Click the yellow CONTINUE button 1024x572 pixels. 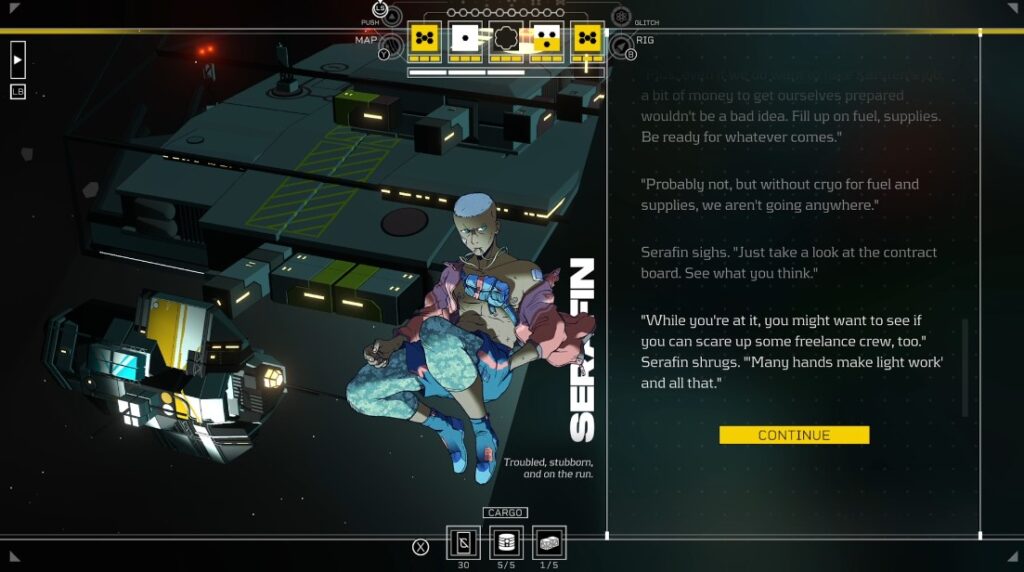tap(794, 435)
